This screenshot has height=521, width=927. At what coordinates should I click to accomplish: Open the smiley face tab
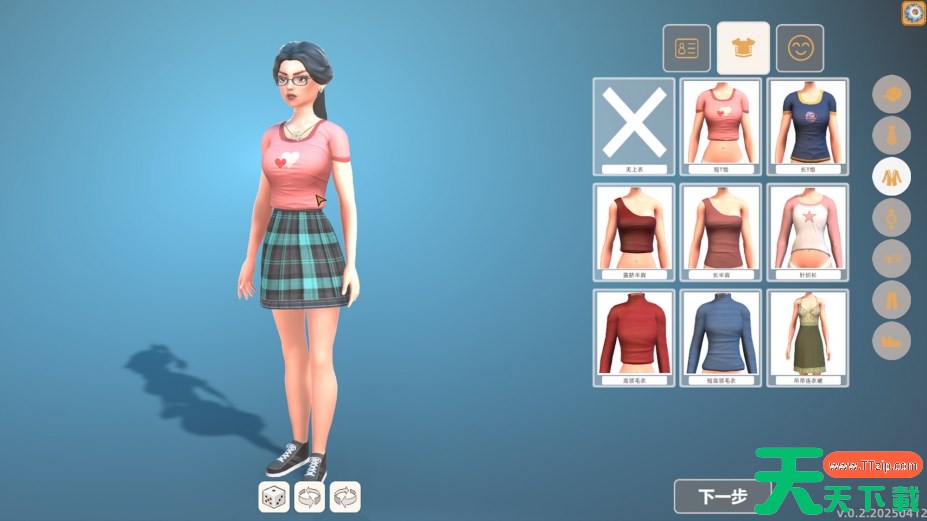tap(800, 48)
